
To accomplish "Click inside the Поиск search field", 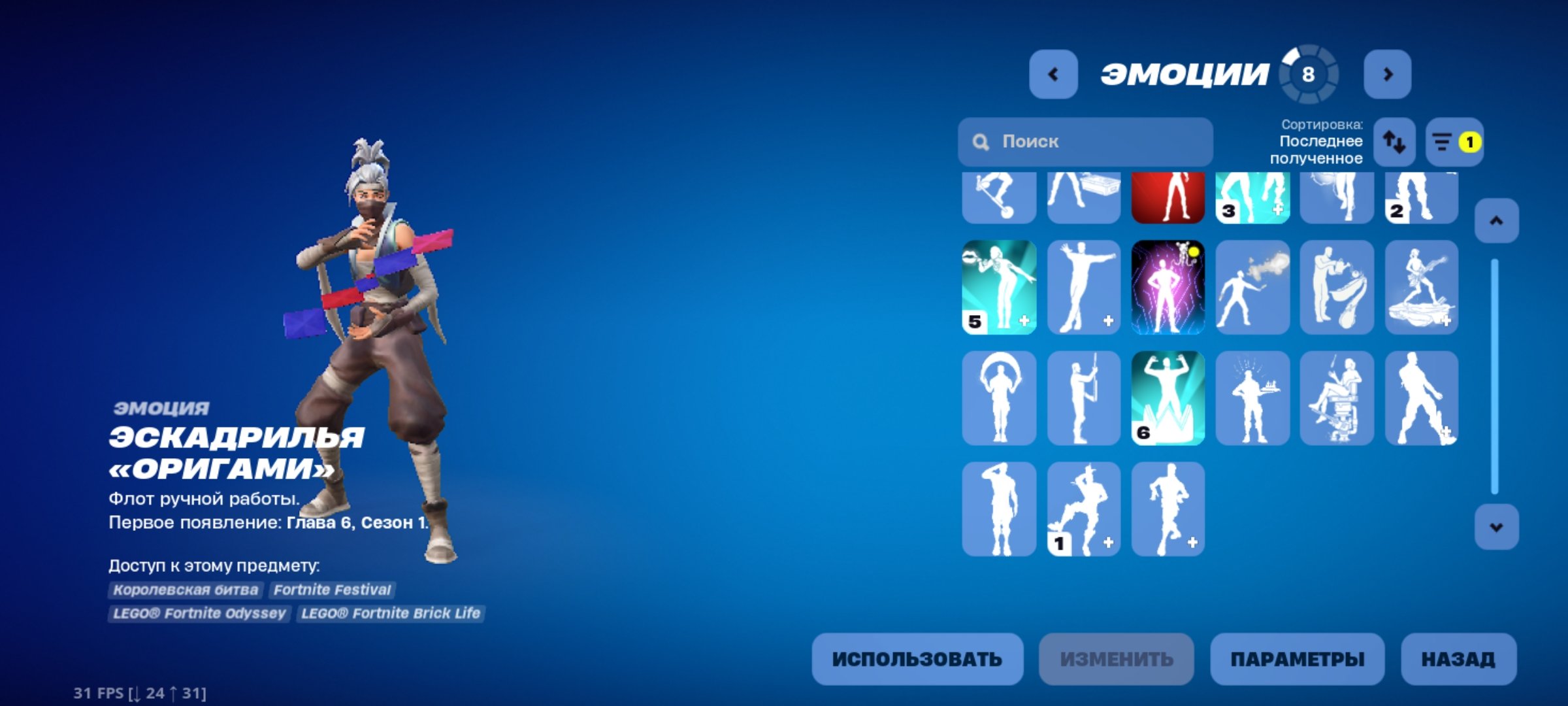I will pos(1085,142).
